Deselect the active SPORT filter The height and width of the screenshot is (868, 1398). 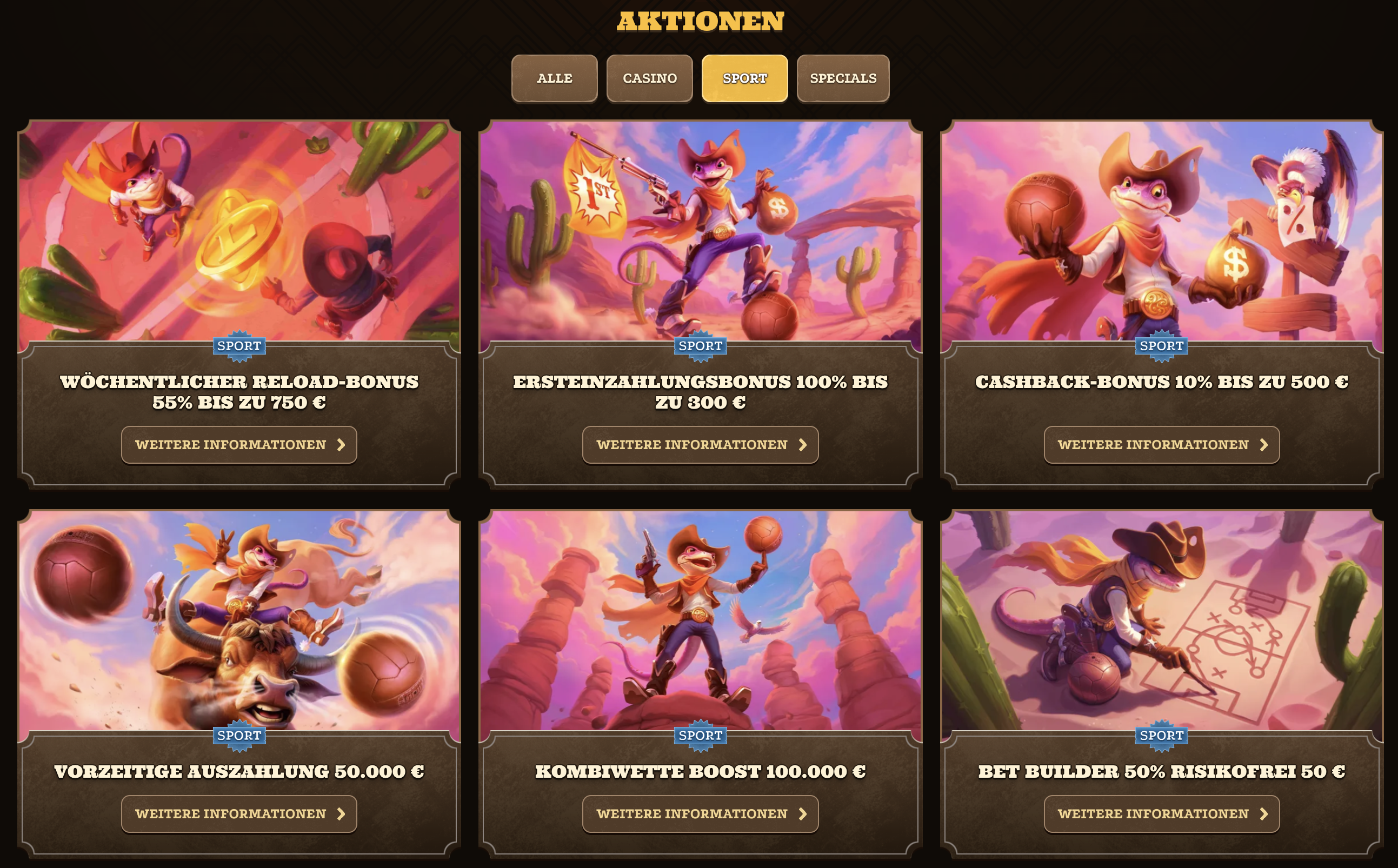coord(744,78)
